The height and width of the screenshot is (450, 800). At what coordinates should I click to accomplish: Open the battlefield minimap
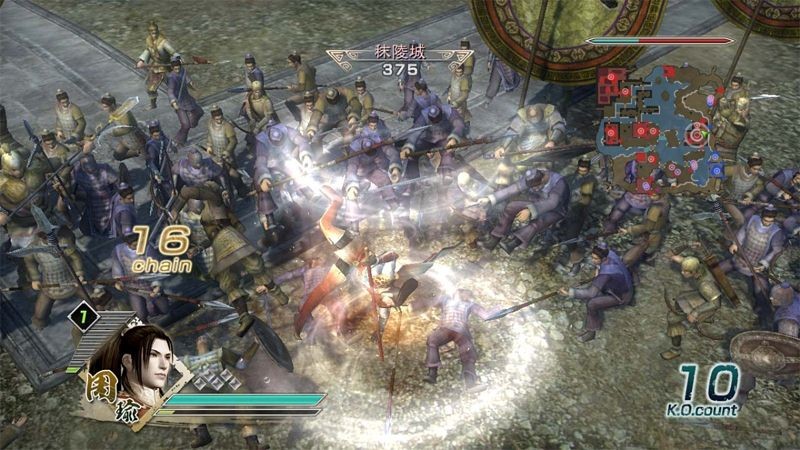pos(657,127)
